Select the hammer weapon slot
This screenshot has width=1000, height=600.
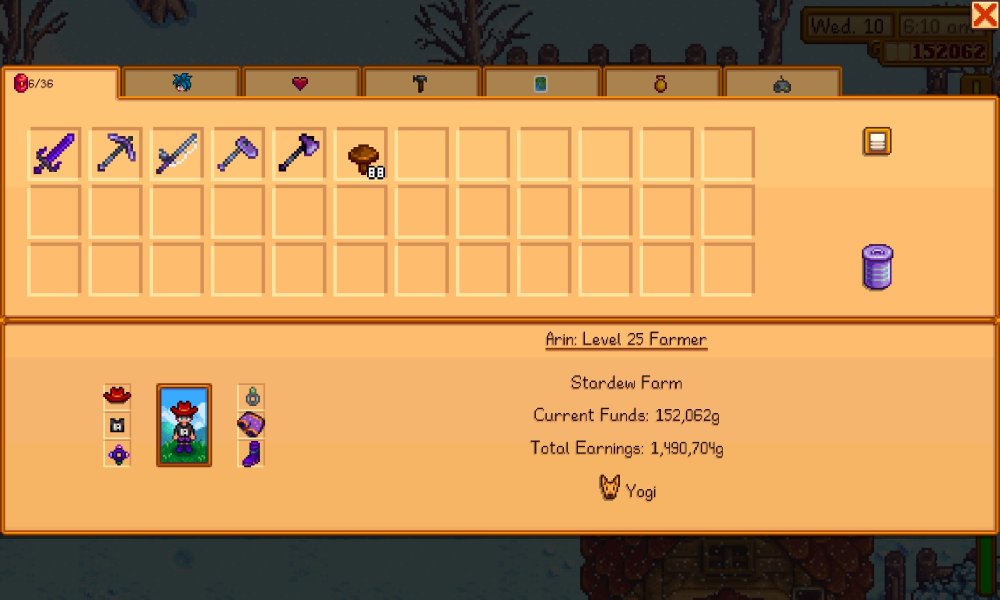[x=237, y=154]
